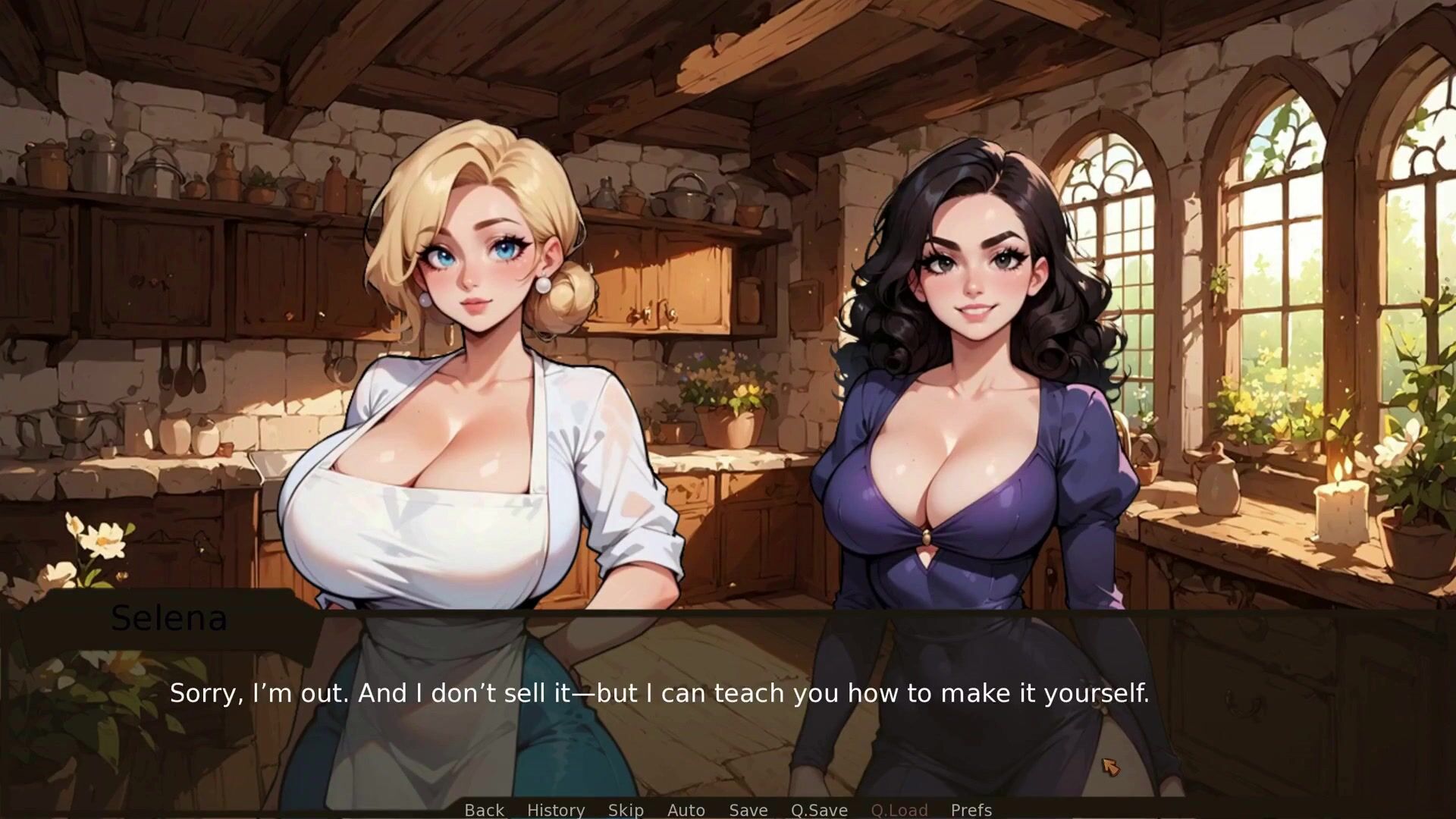Image resolution: width=1456 pixels, height=819 pixels.
Task: Open the History log
Action: tap(555, 810)
